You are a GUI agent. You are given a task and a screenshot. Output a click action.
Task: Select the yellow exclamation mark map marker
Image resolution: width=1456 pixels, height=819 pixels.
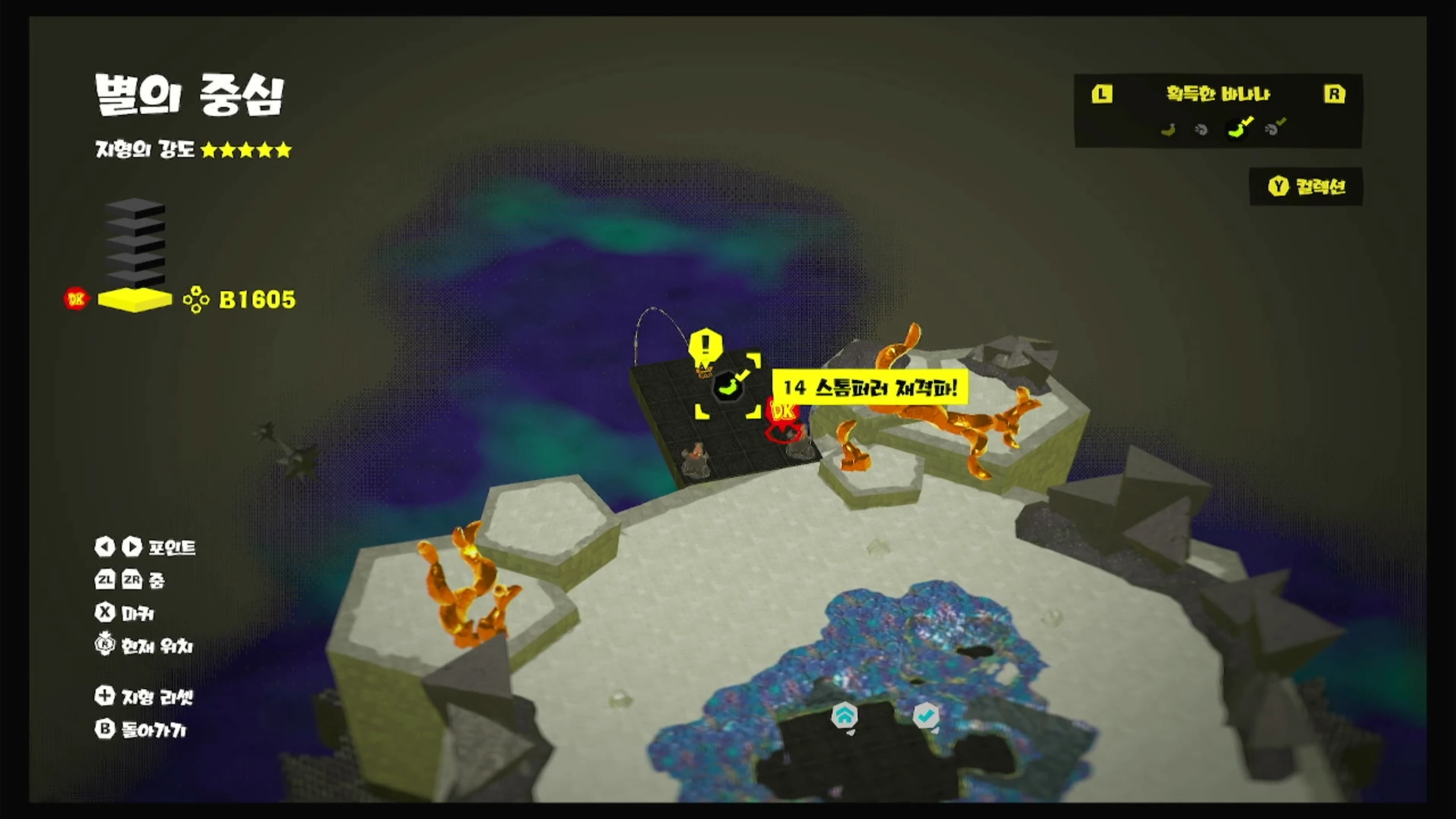705,345
